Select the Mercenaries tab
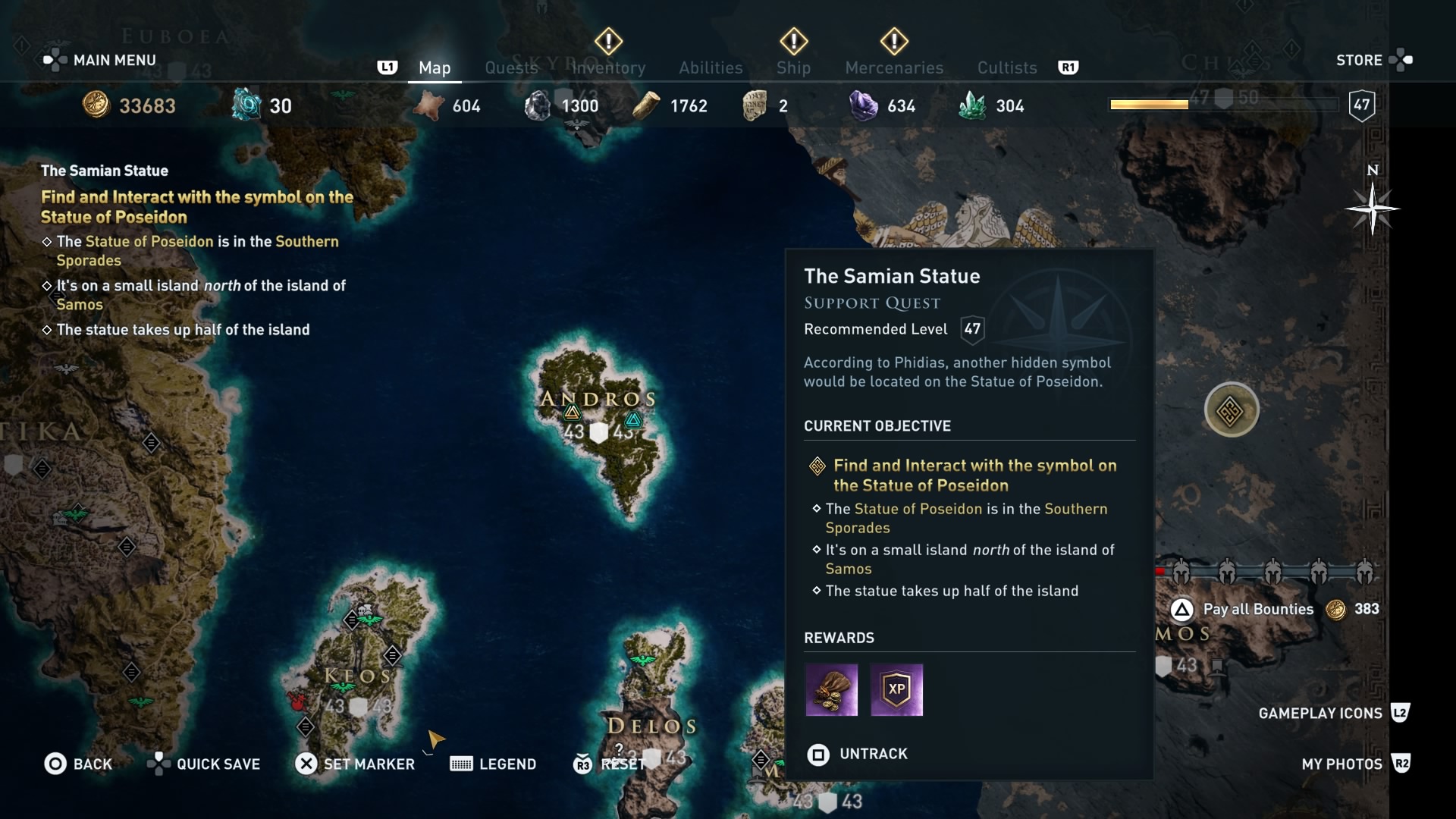This screenshot has height=819, width=1456. point(894,67)
